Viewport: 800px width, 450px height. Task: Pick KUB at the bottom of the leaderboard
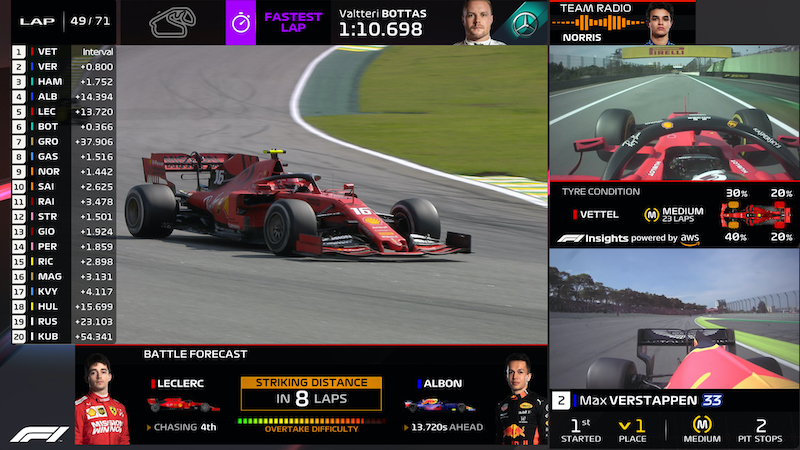click(x=63, y=336)
